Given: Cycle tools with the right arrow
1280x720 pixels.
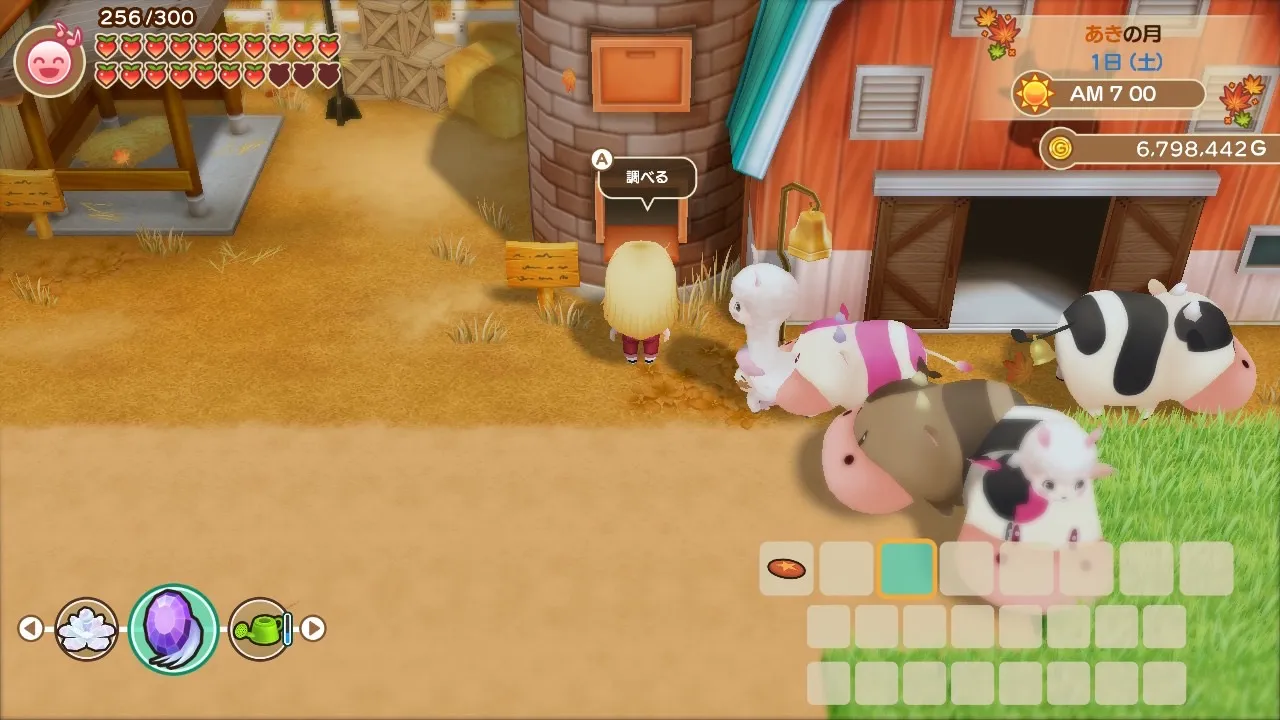Looking at the screenshot, I should pyautogui.click(x=314, y=629).
